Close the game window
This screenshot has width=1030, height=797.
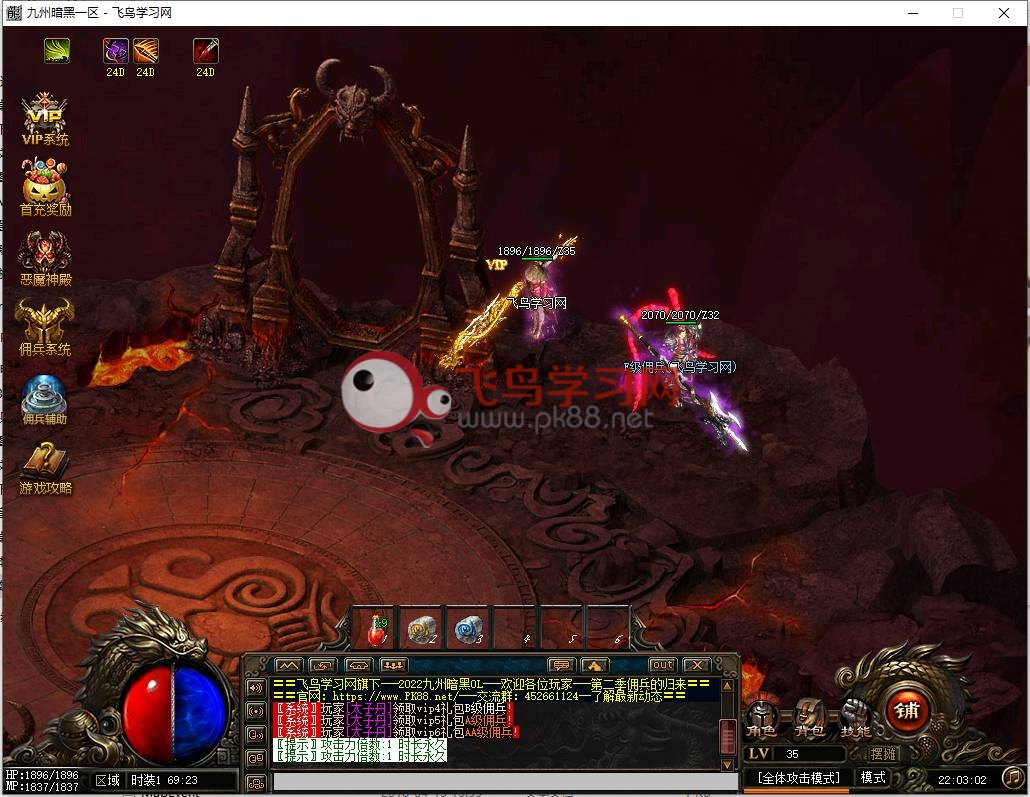tap(1004, 13)
